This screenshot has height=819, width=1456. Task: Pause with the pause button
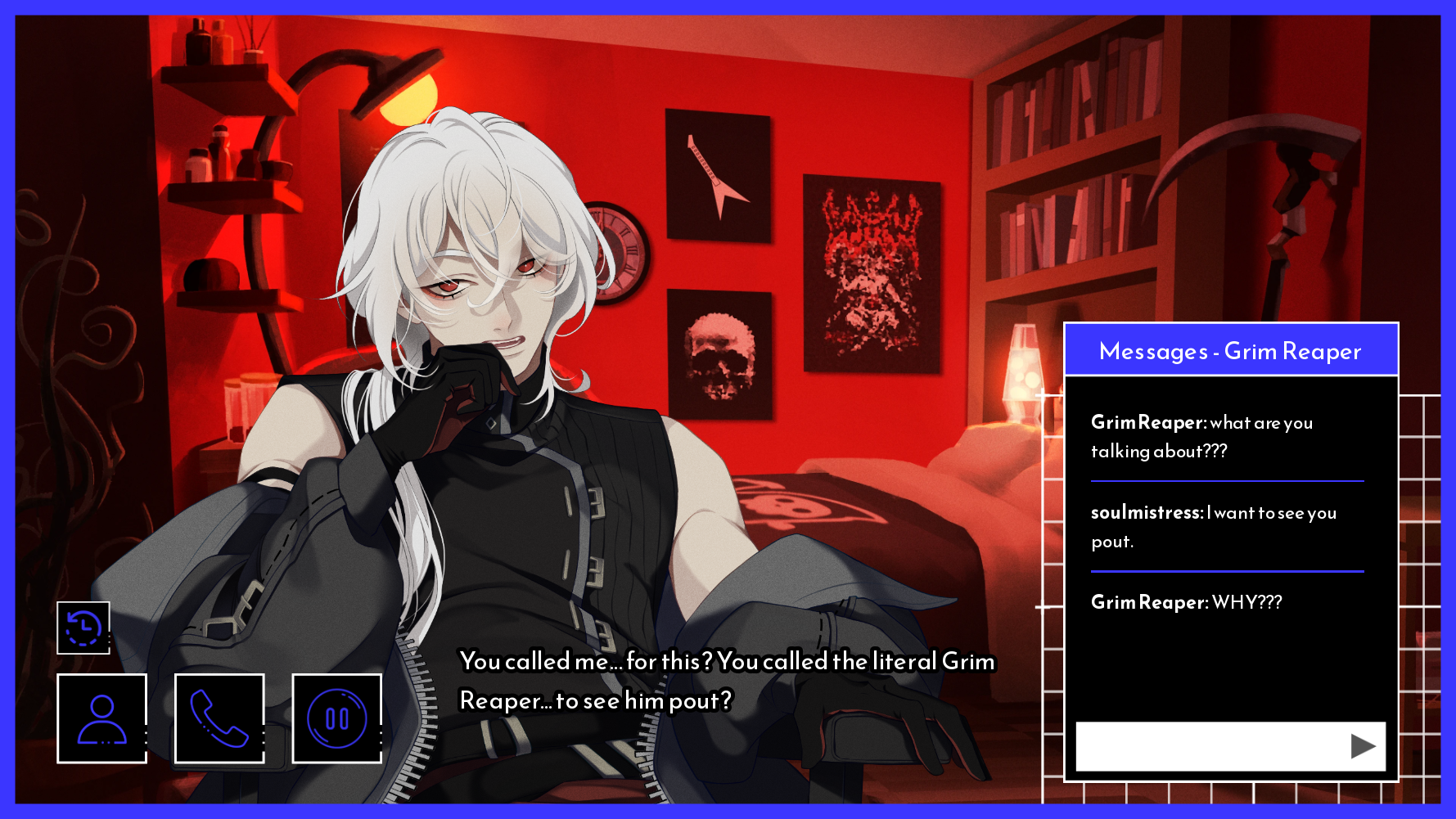(336, 718)
